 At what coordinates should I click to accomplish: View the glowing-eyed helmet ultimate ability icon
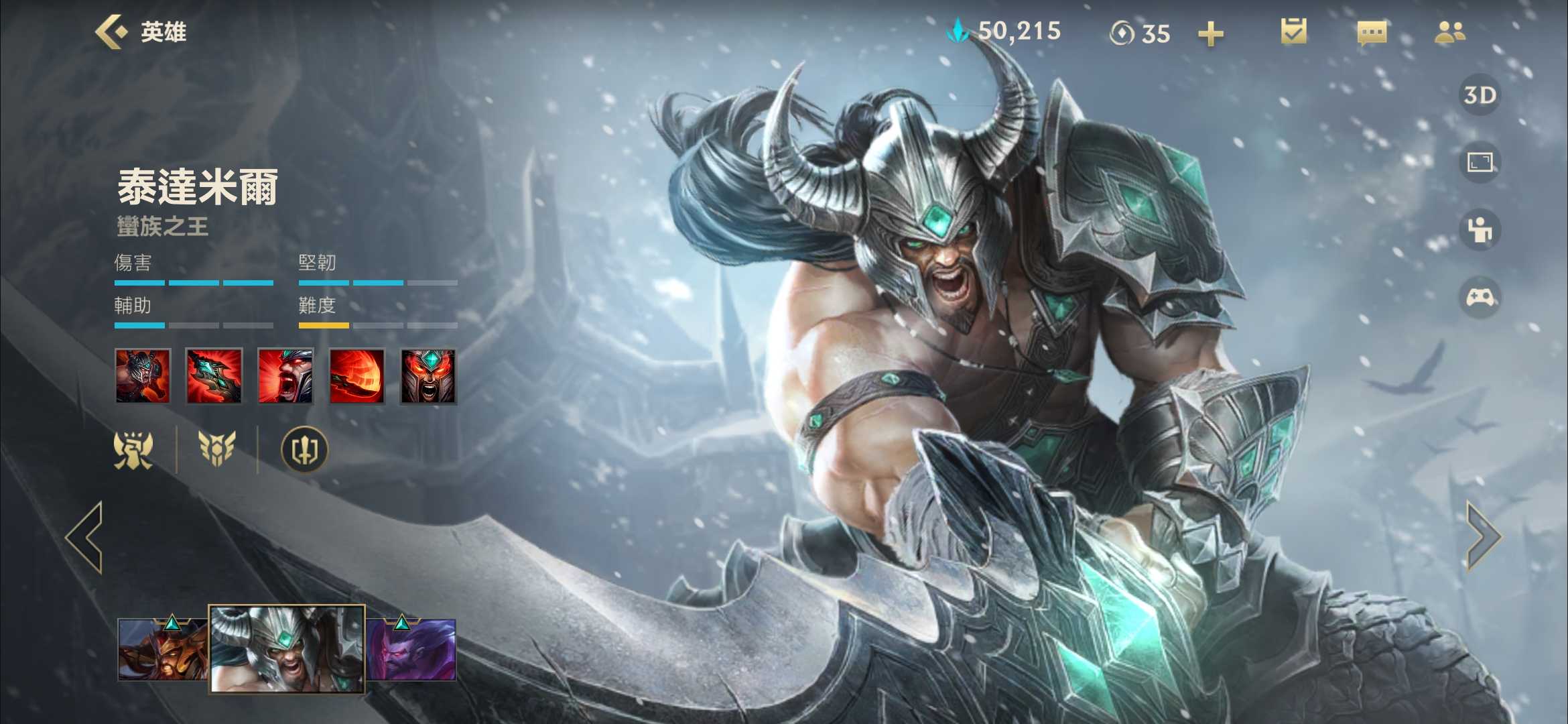(x=428, y=376)
